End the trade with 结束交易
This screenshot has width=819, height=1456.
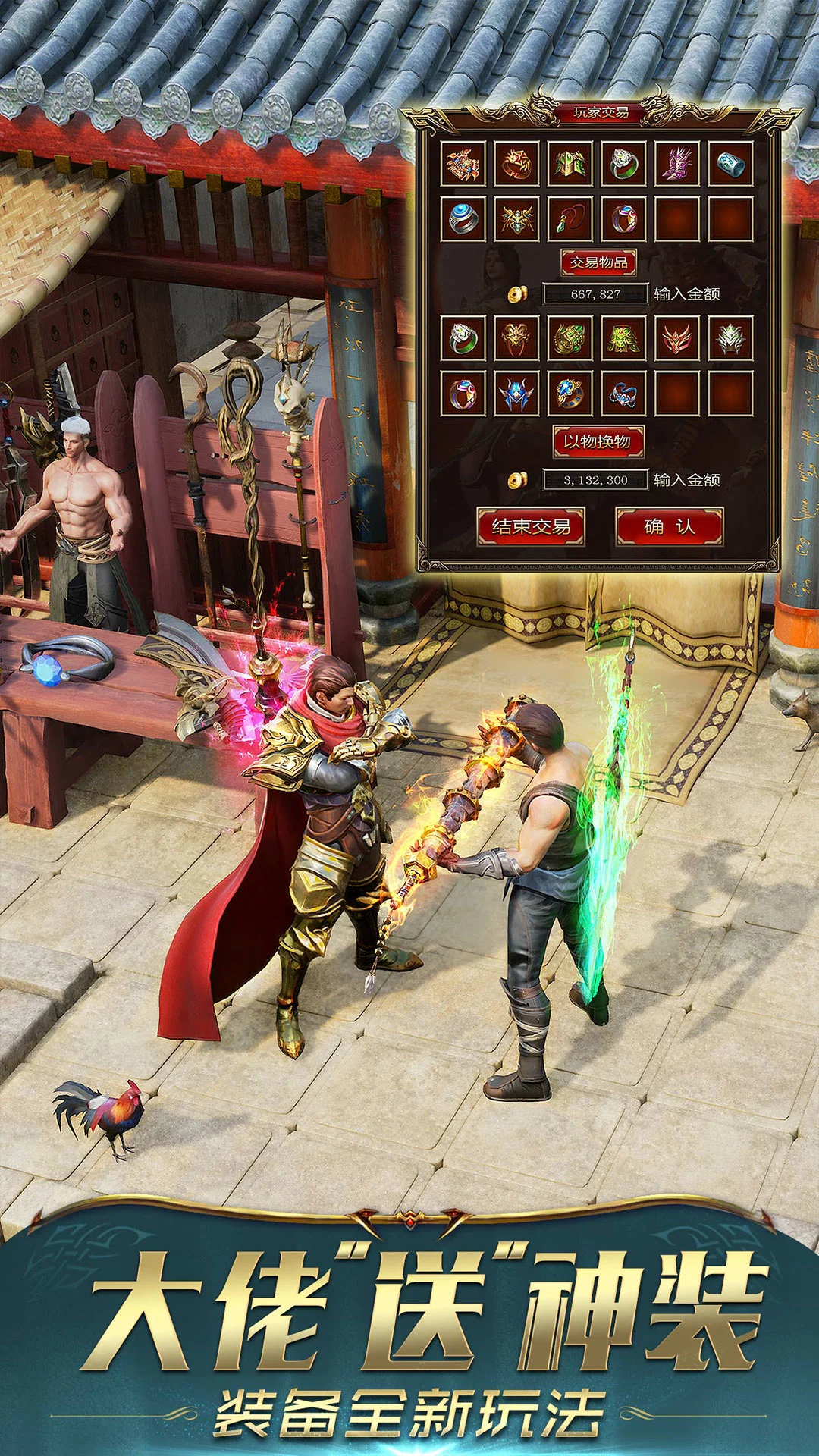531,526
